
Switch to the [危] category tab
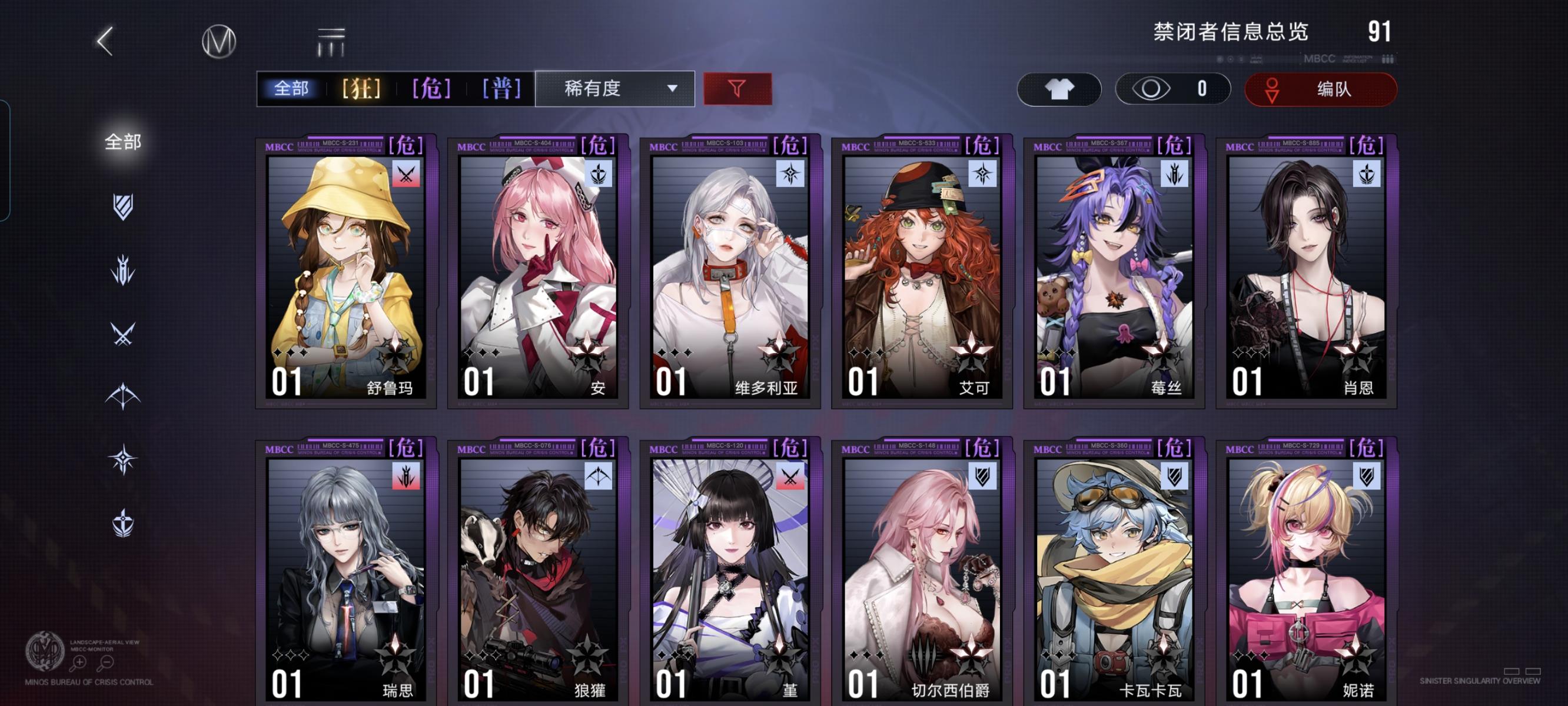coord(431,89)
